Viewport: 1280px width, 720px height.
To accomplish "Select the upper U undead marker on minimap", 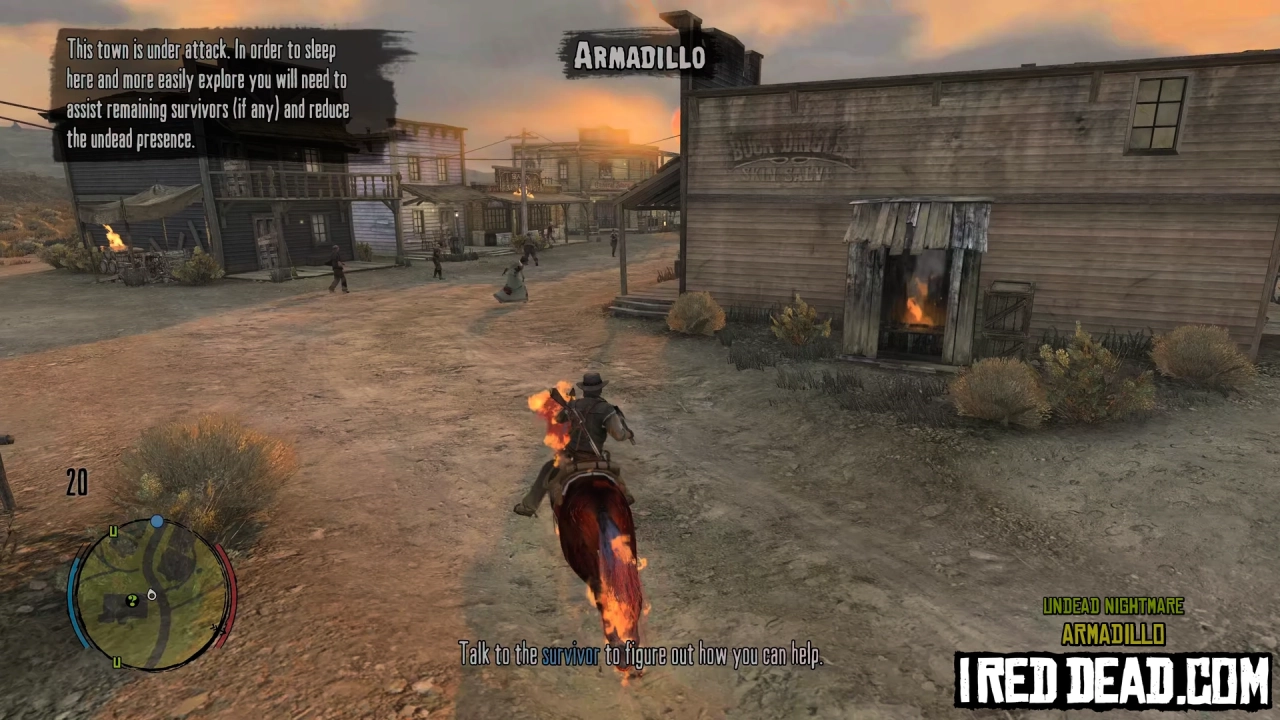I will [113, 531].
